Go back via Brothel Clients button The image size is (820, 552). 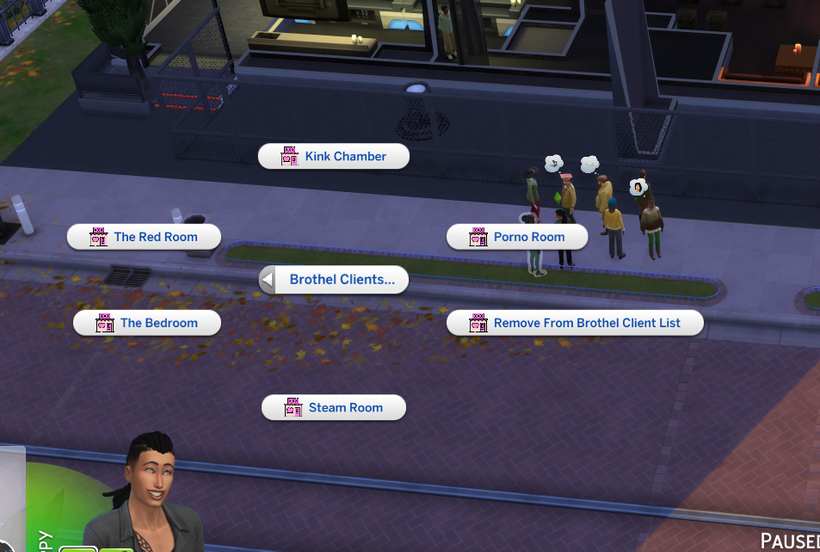point(334,280)
